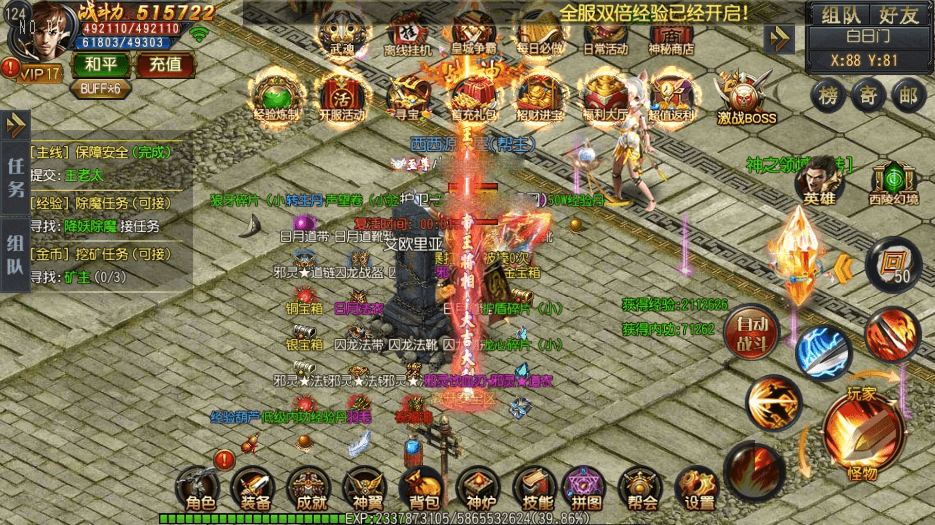Show the BUFF×6 list

pos(100,88)
